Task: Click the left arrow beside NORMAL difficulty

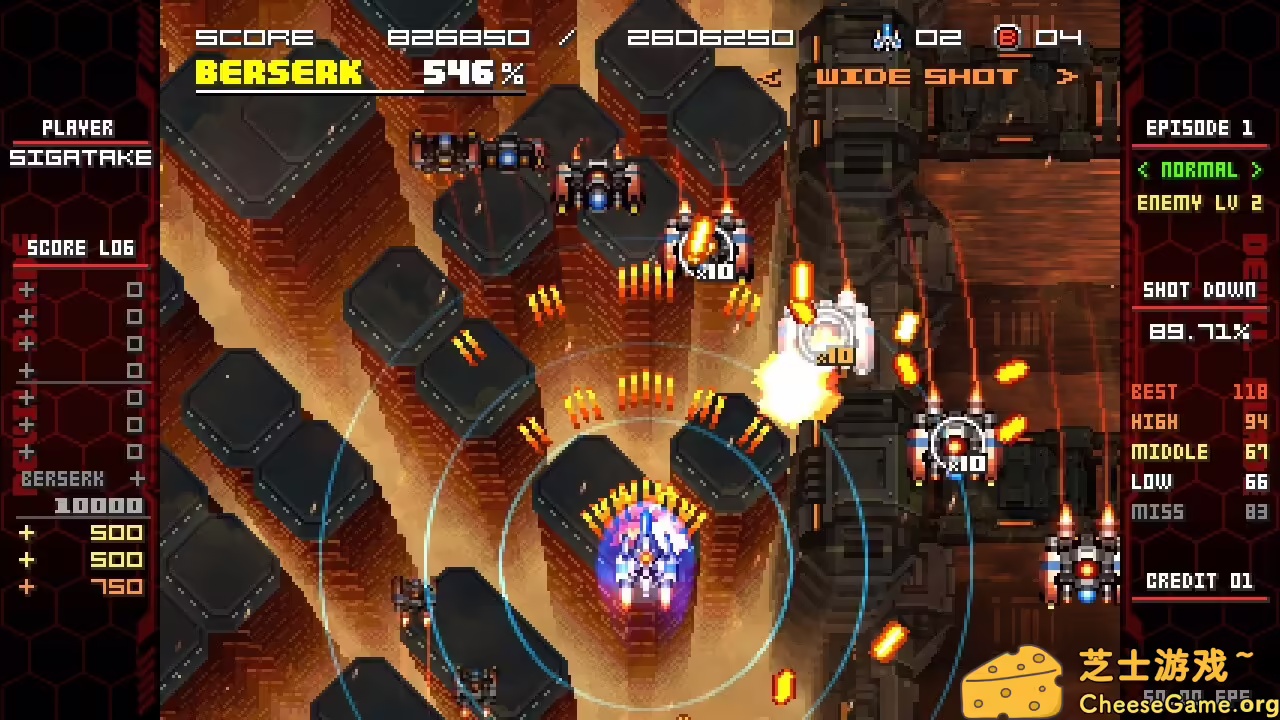Action: click(x=1144, y=169)
